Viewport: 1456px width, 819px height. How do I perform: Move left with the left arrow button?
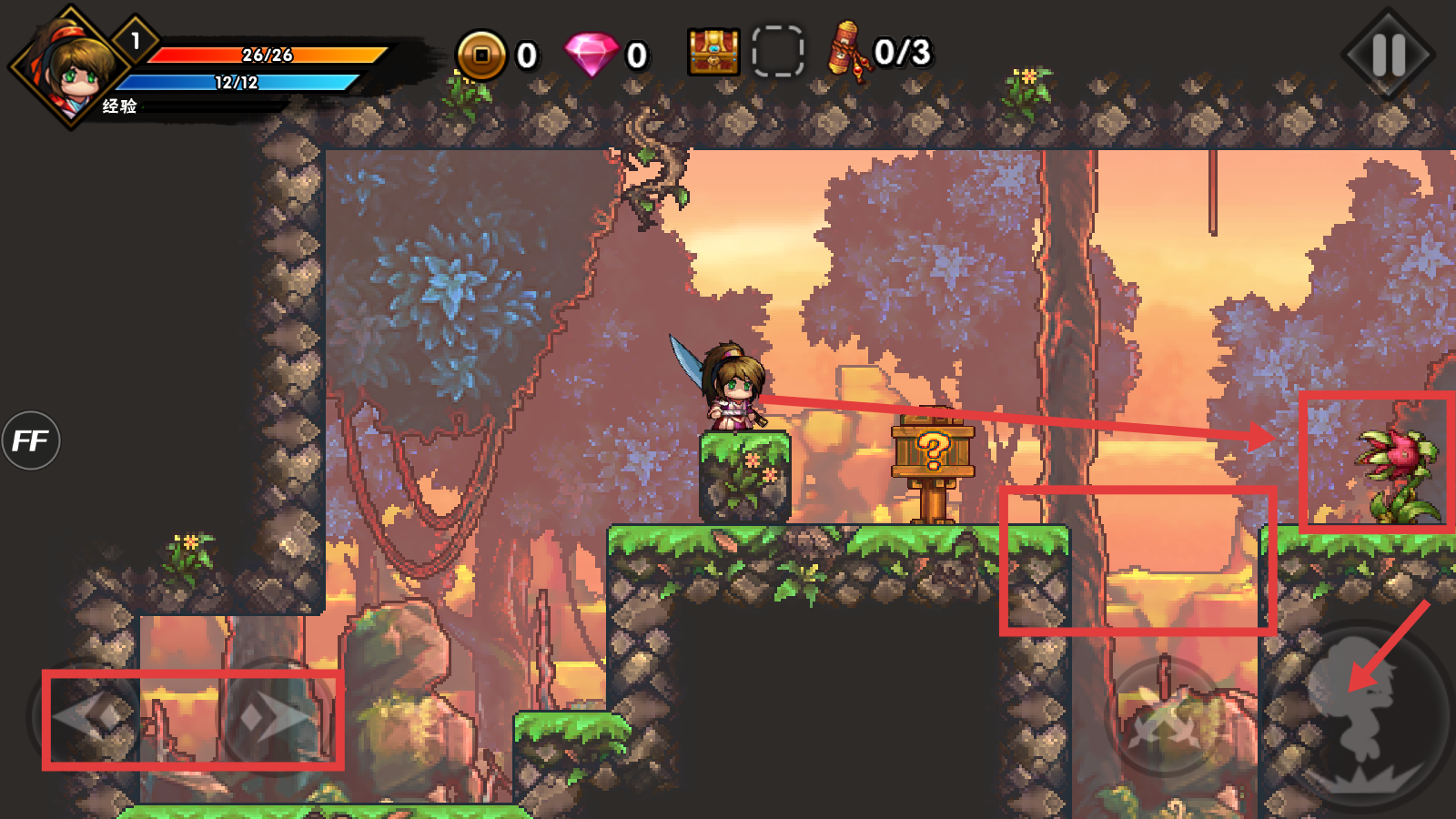click(91, 717)
